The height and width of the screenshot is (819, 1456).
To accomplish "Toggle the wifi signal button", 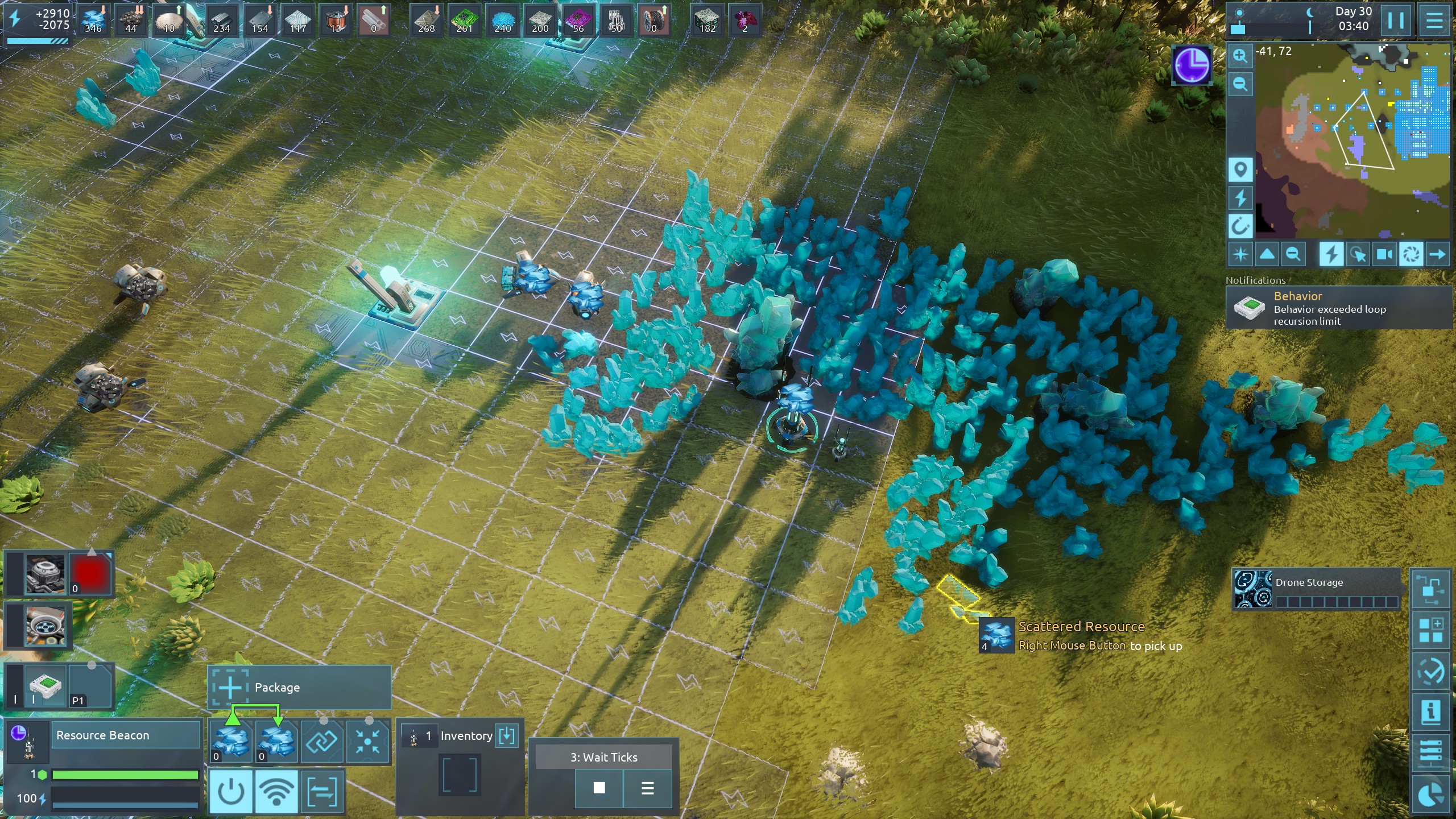I will 276,791.
